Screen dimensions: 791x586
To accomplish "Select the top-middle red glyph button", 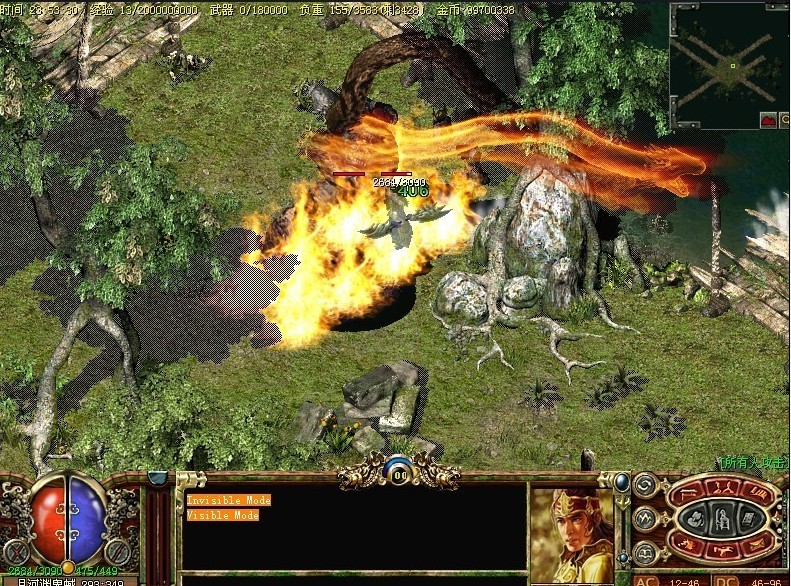I will pos(722,486).
